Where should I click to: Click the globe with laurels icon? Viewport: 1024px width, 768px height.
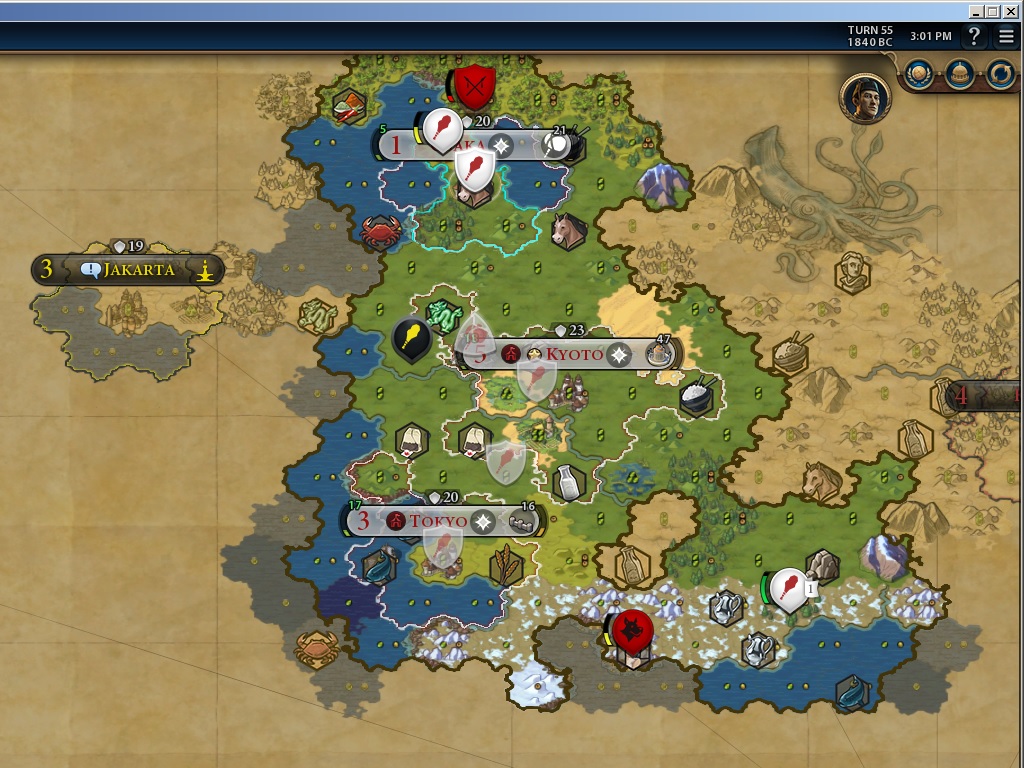click(x=921, y=72)
